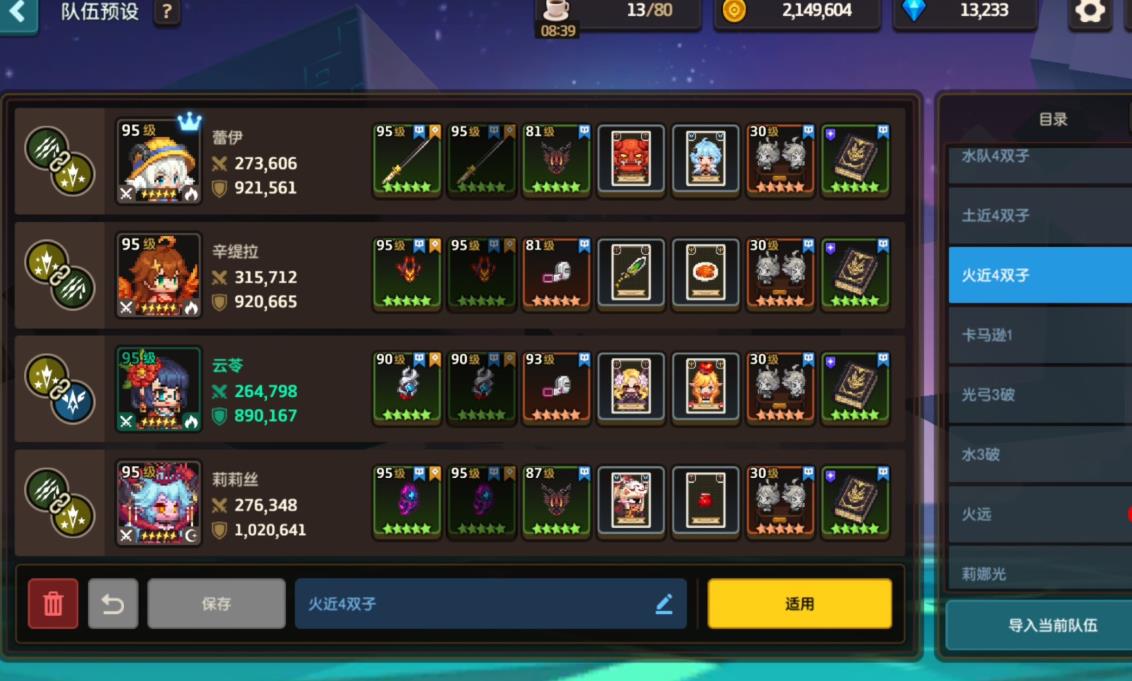Select the 土近4双子 preset entry

click(x=1040, y=215)
